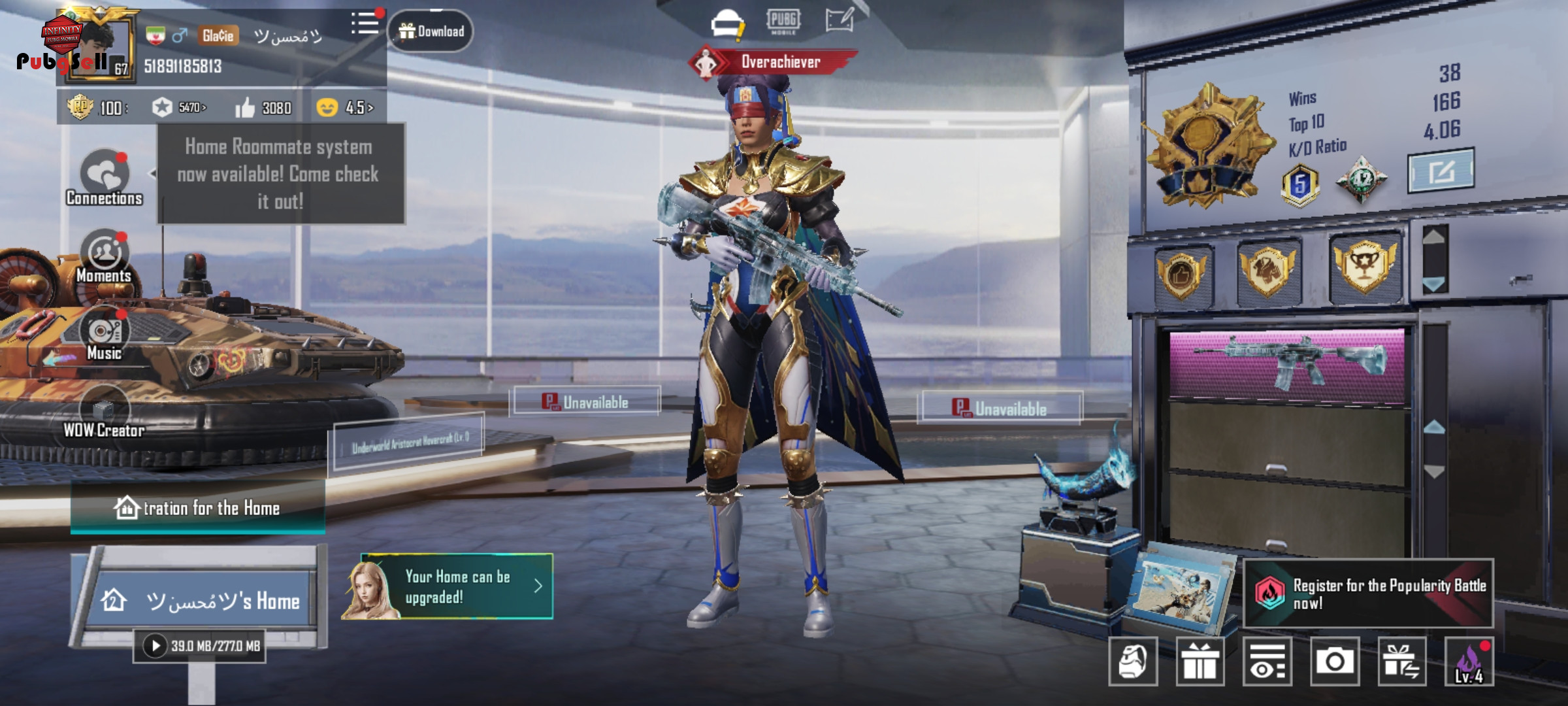Open the gift exchange button
This screenshot has height=706, width=1568.
[x=1401, y=662]
